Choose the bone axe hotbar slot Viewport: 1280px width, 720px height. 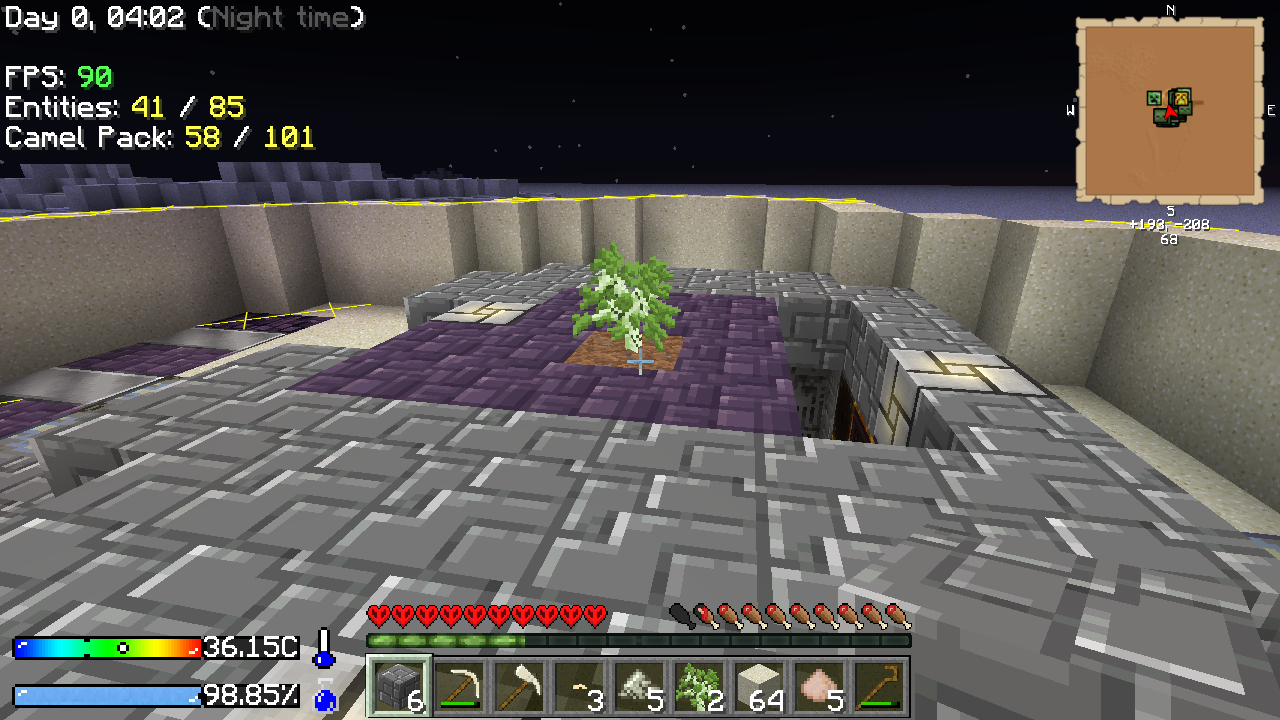[520, 686]
